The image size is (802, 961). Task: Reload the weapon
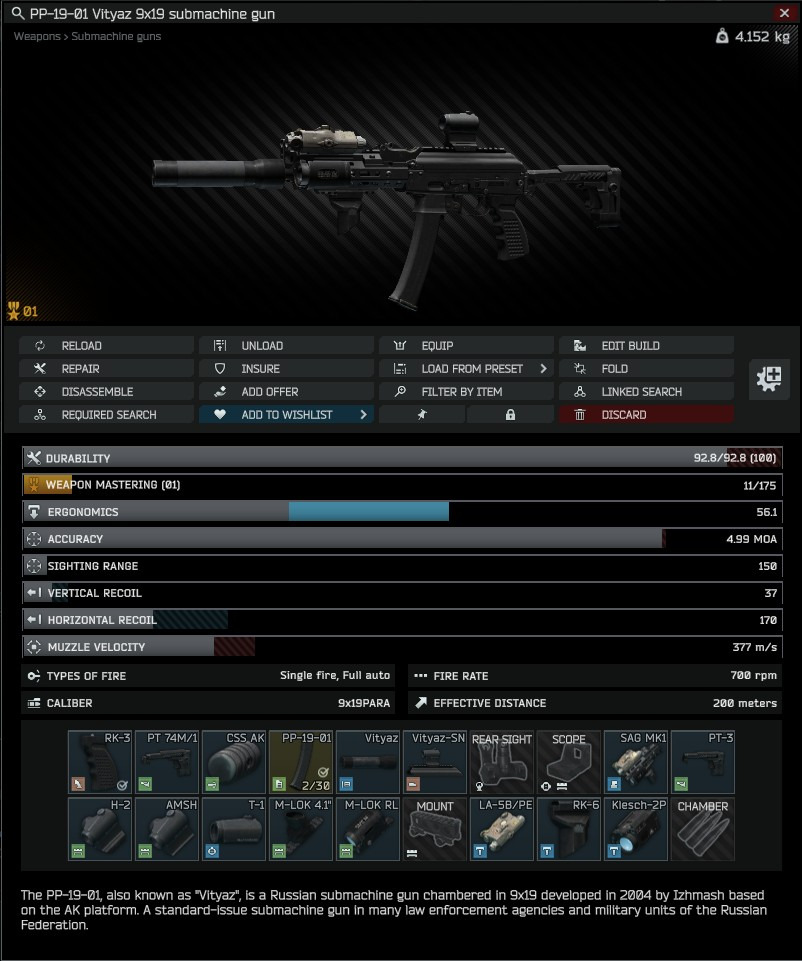105,345
